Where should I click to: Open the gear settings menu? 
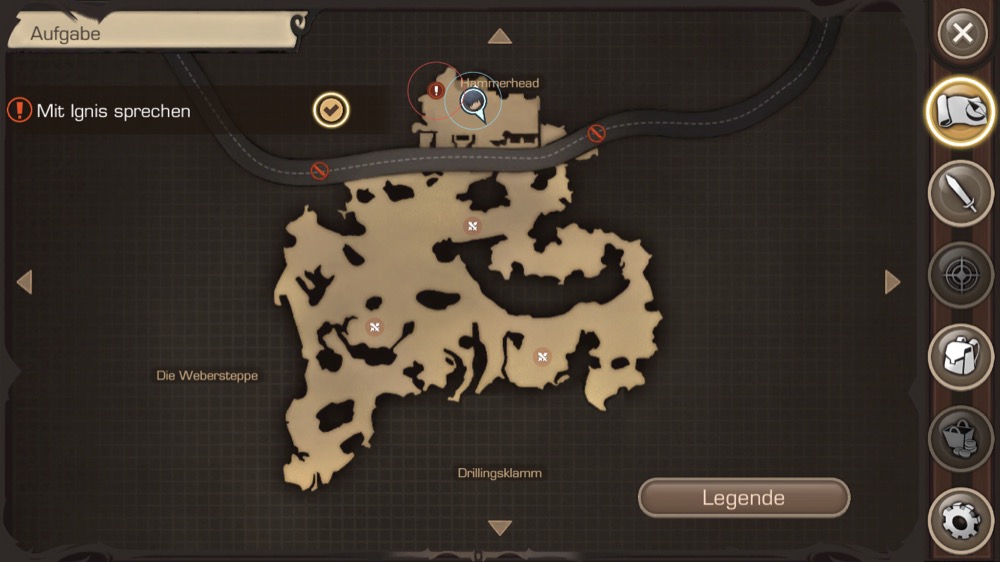961,520
